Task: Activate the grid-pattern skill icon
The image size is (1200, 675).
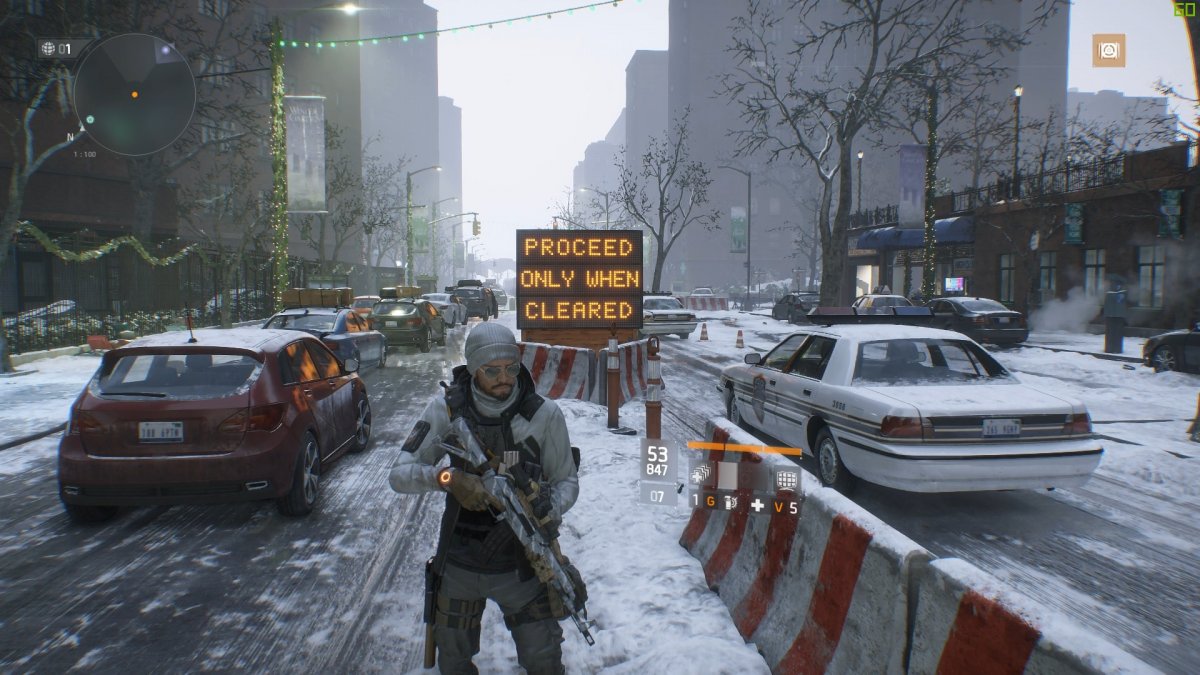Action: (x=787, y=480)
